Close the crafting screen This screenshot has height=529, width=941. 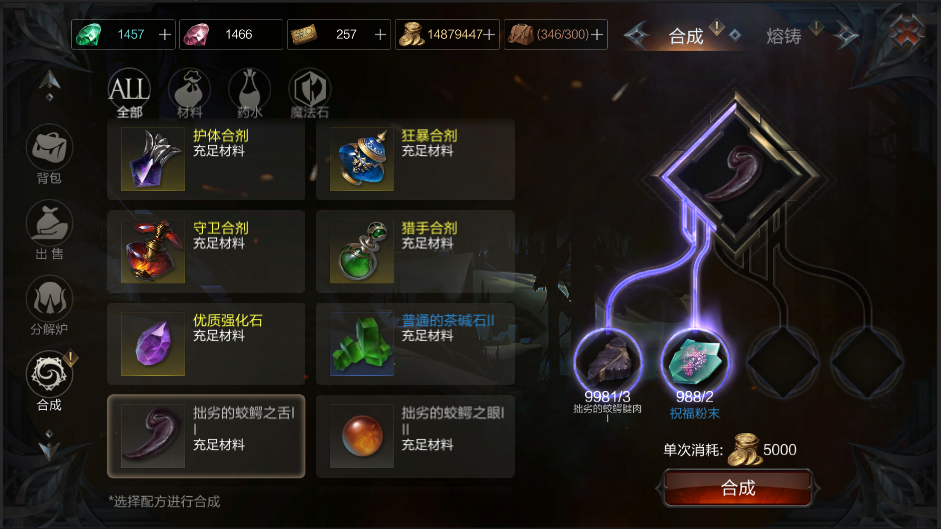907,31
